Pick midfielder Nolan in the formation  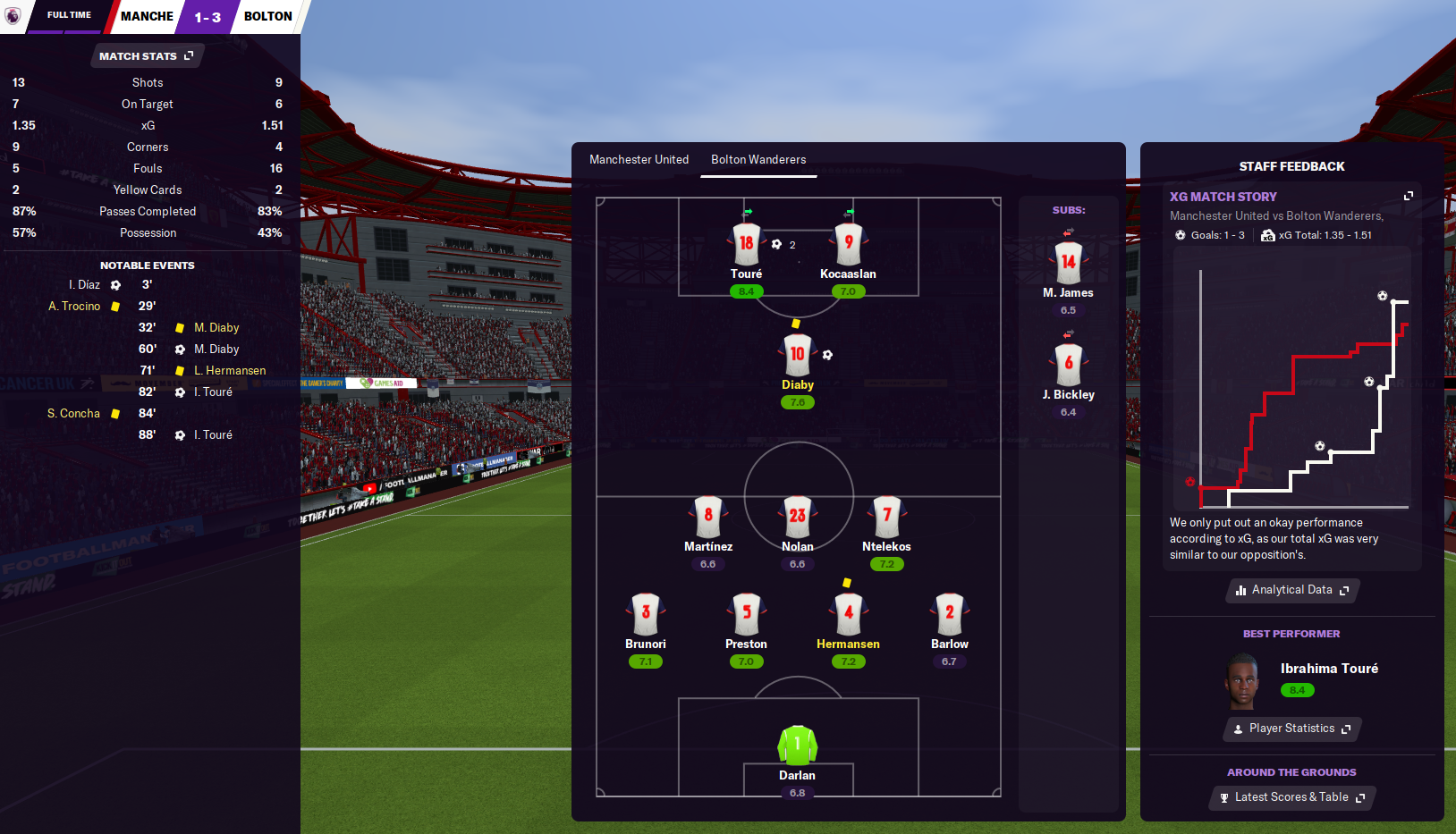pos(797,517)
